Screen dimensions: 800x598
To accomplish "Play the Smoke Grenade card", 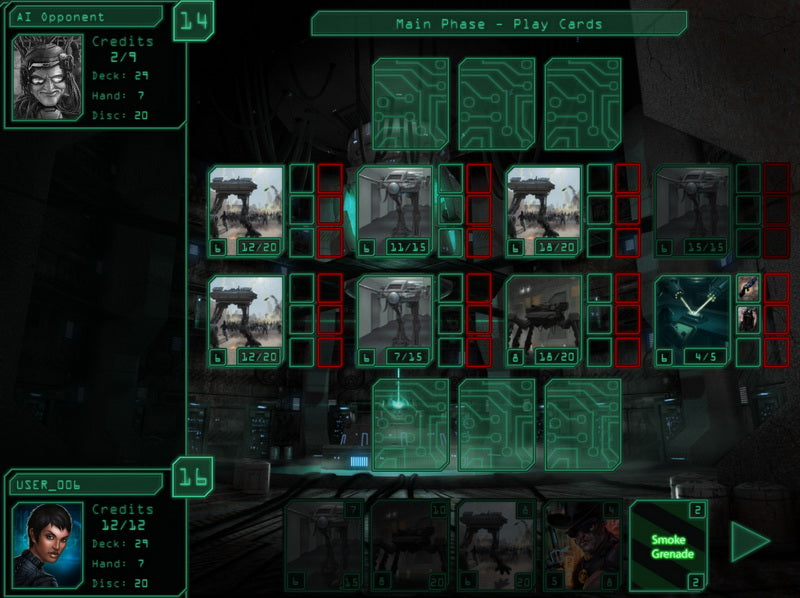I will coord(668,546).
